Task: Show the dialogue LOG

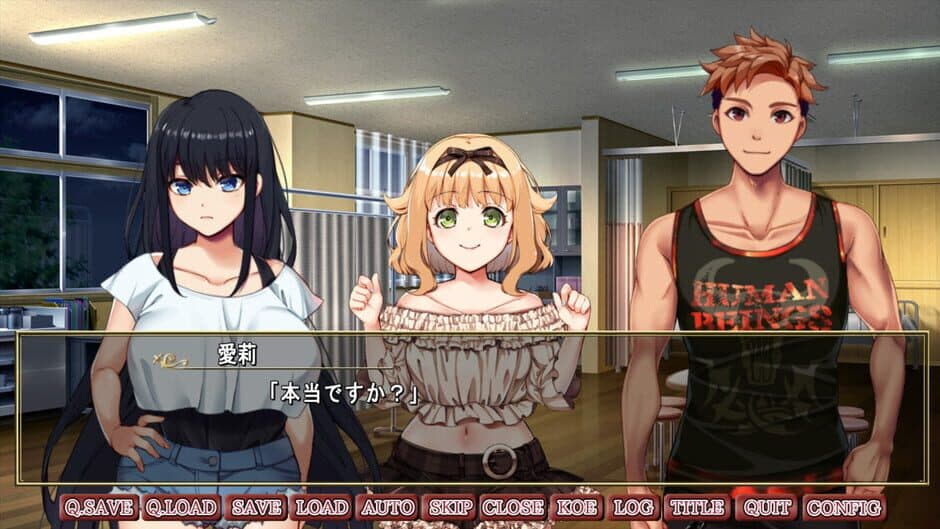Action: pyautogui.click(x=632, y=508)
